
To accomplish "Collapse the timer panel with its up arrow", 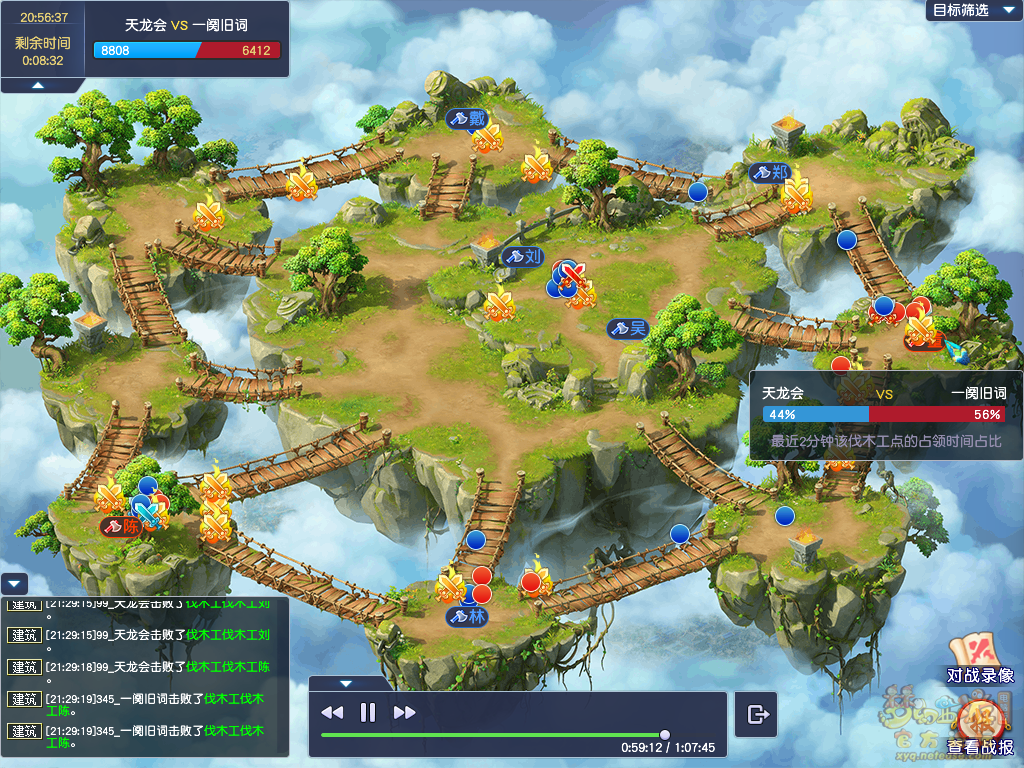I will click(37, 85).
